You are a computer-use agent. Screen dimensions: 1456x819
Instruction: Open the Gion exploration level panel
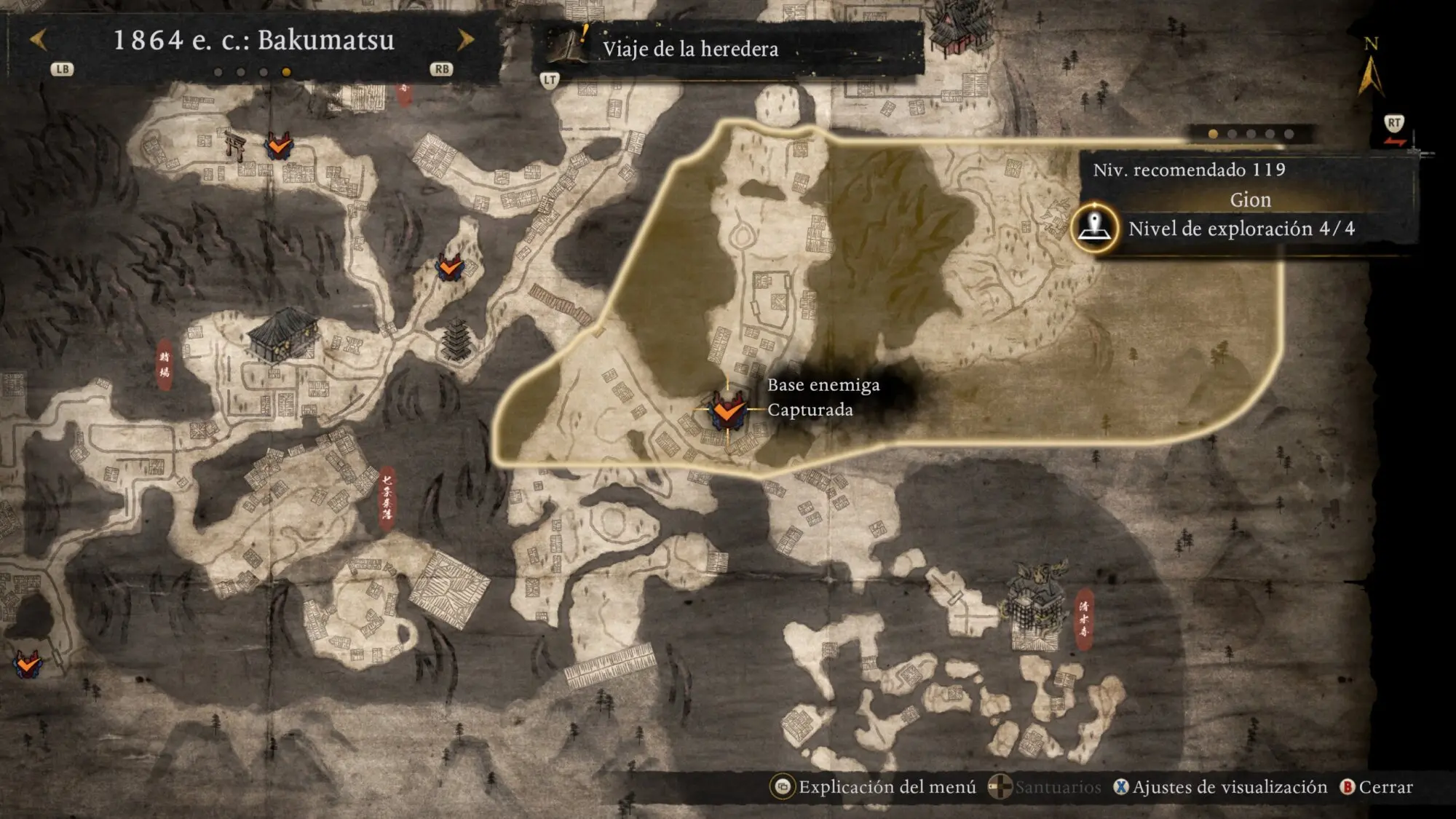tap(1241, 229)
